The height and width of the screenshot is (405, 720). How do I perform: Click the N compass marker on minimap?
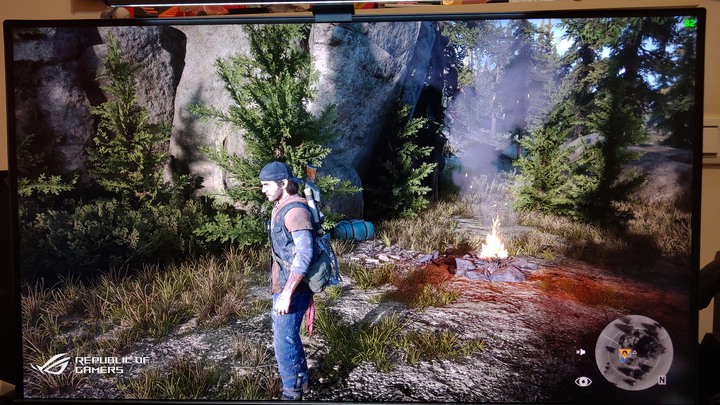662,380
